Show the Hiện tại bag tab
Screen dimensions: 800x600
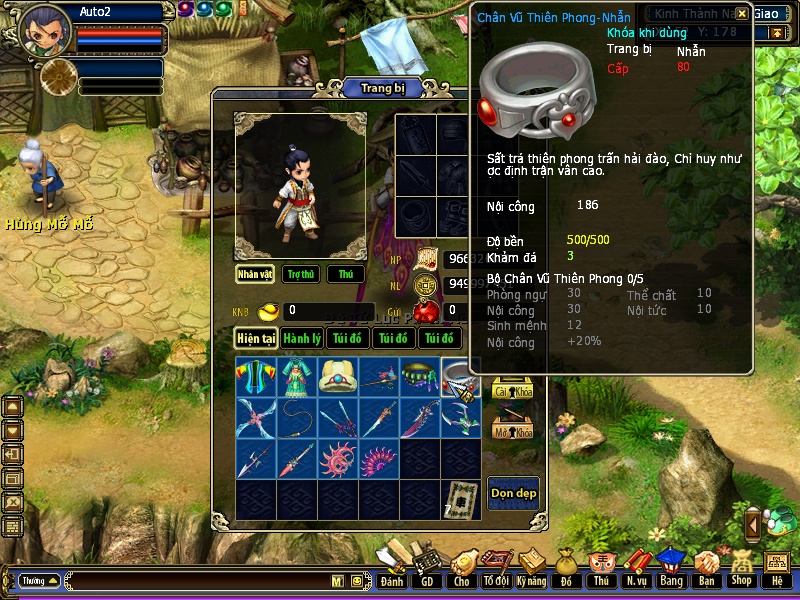(256, 338)
